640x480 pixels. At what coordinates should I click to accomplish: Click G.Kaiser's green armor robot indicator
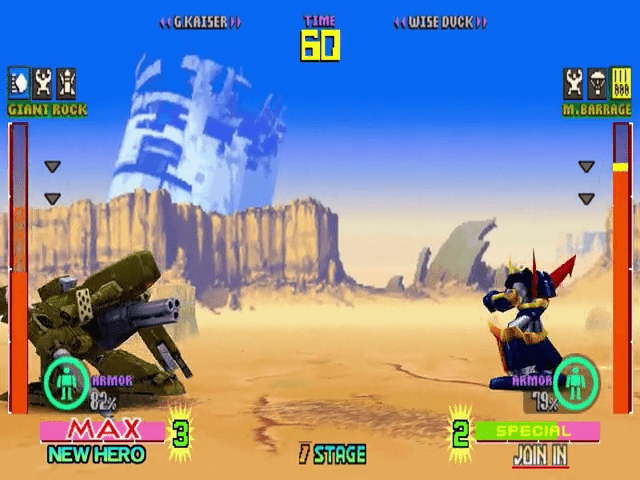(x=67, y=381)
